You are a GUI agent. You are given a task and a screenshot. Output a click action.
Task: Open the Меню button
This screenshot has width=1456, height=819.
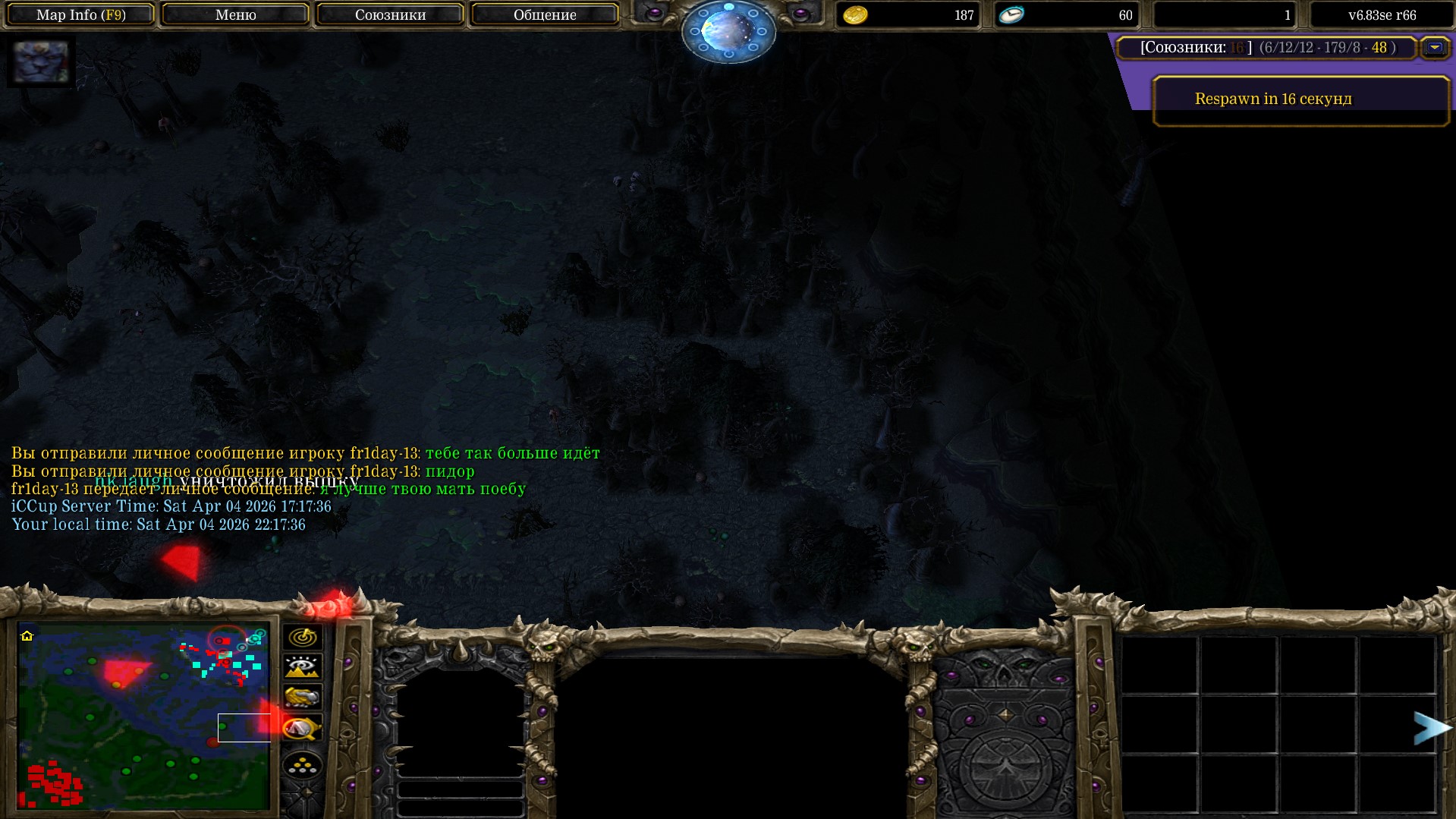[x=235, y=14]
